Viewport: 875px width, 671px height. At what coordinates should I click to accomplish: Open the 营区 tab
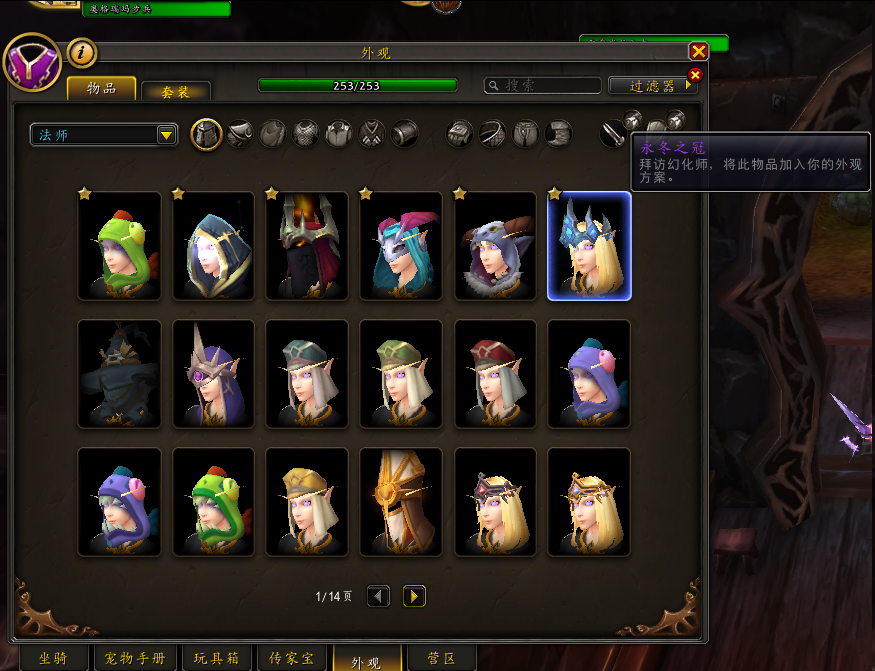(x=441, y=659)
